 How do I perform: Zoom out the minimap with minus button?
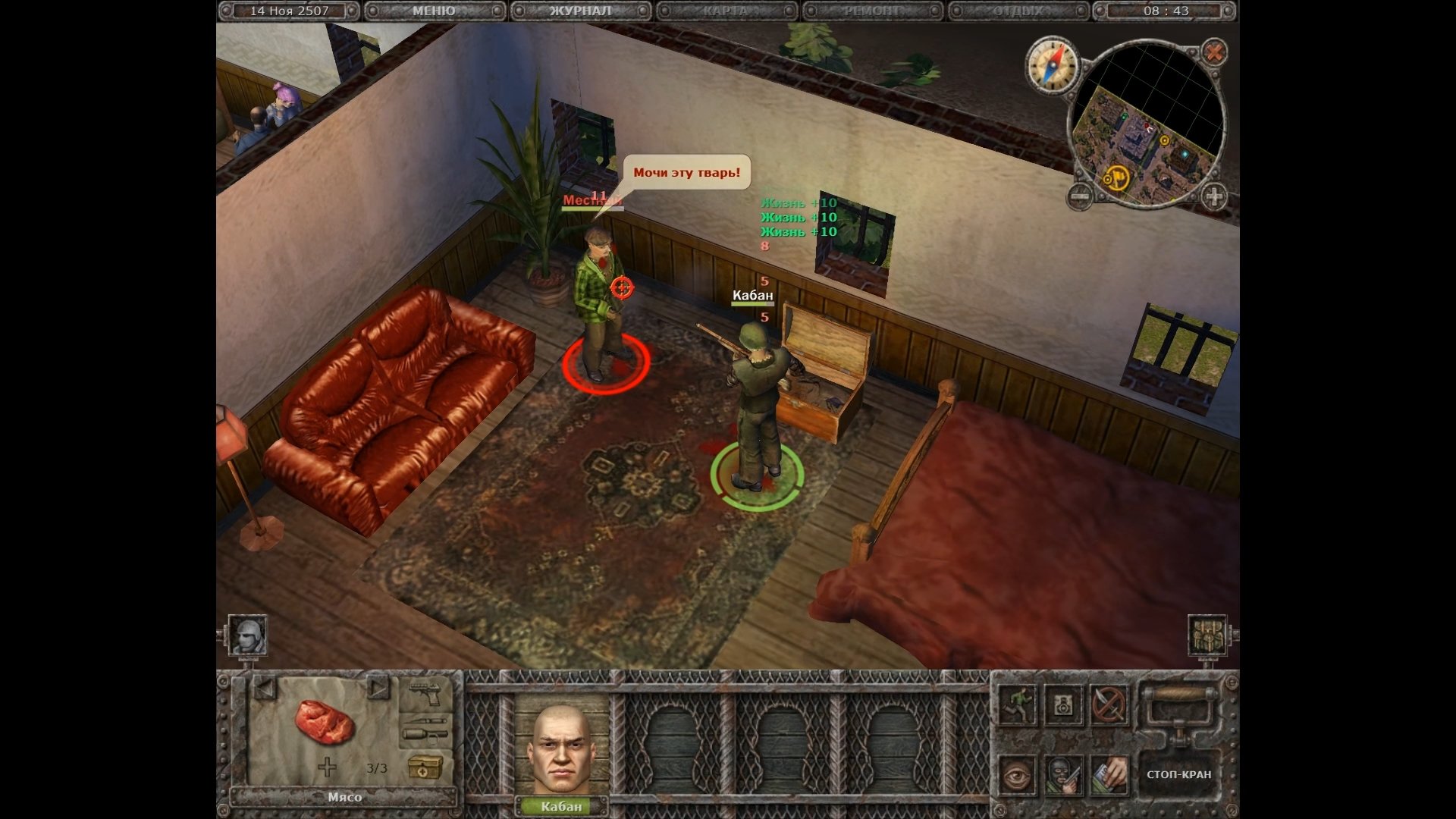pyautogui.click(x=1080, y=196)
